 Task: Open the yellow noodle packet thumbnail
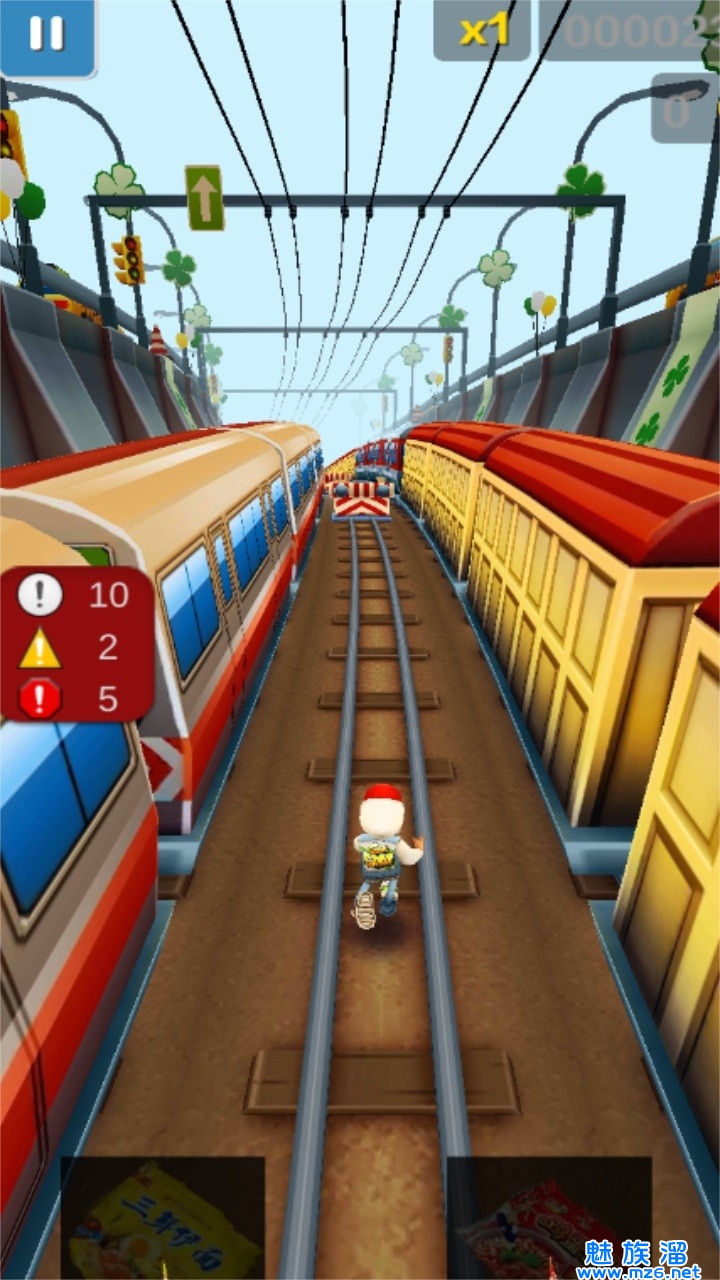click(x=163, y=1217)
